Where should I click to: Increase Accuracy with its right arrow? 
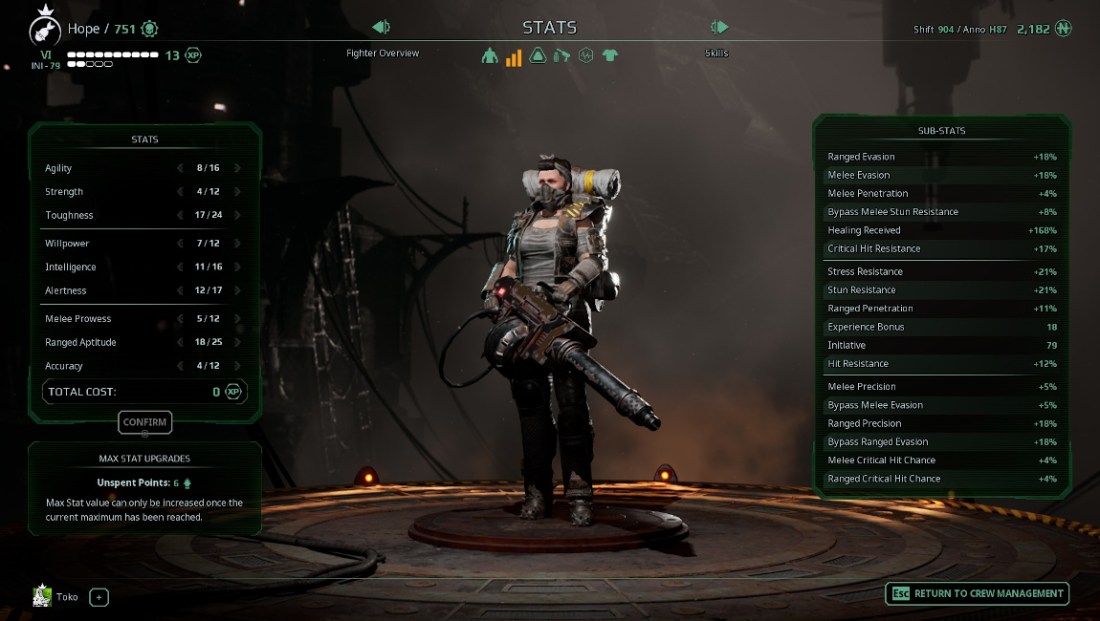pyautogui.click(x=238, y=366)
